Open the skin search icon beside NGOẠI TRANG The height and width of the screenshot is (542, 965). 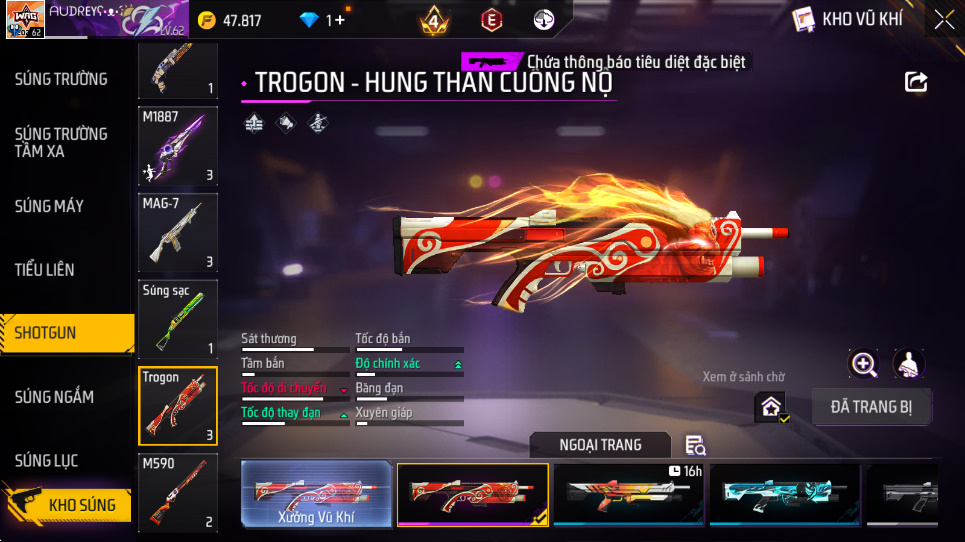695,445
